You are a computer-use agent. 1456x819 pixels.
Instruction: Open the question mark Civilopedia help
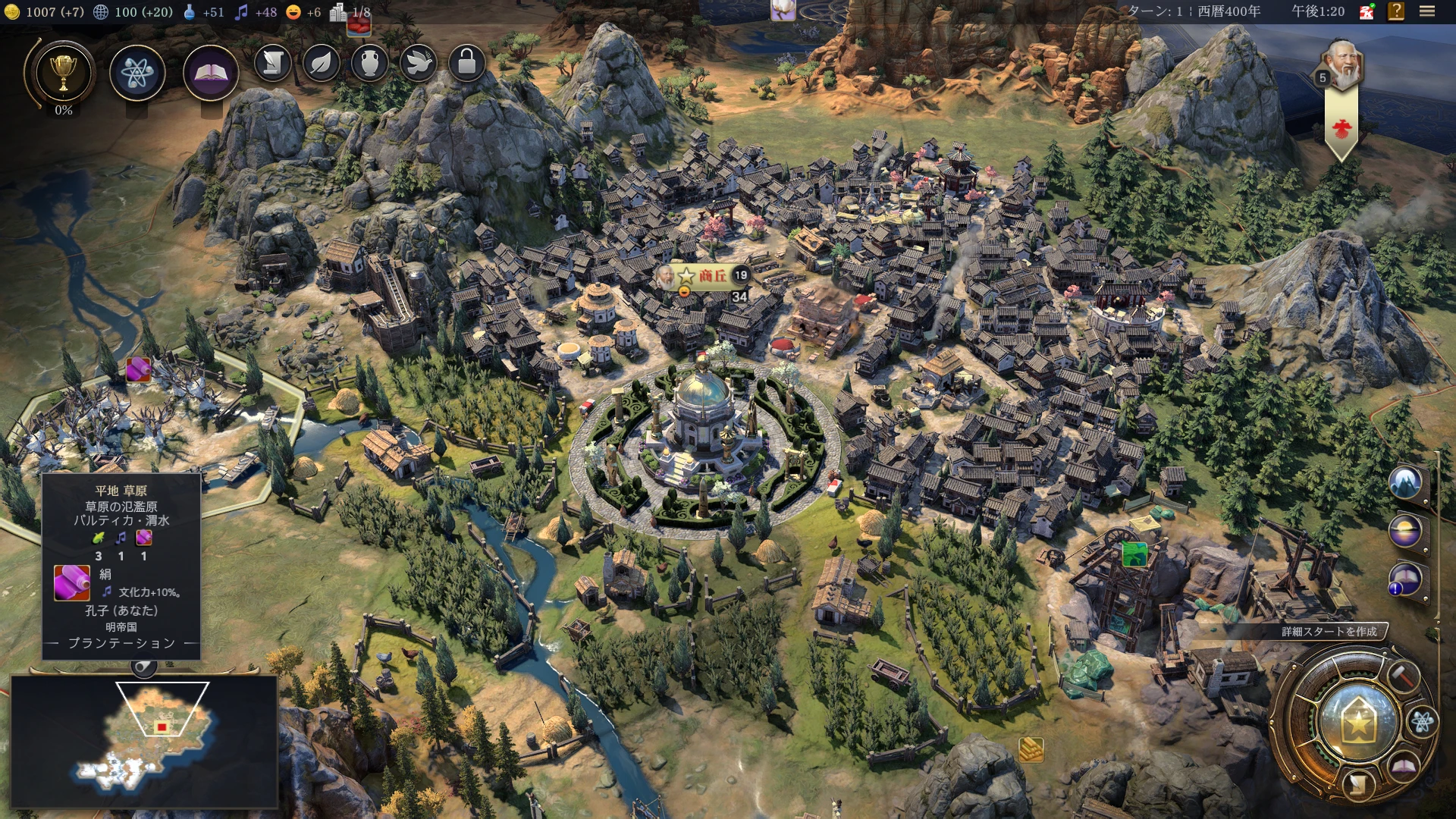tap(1396, 11)
